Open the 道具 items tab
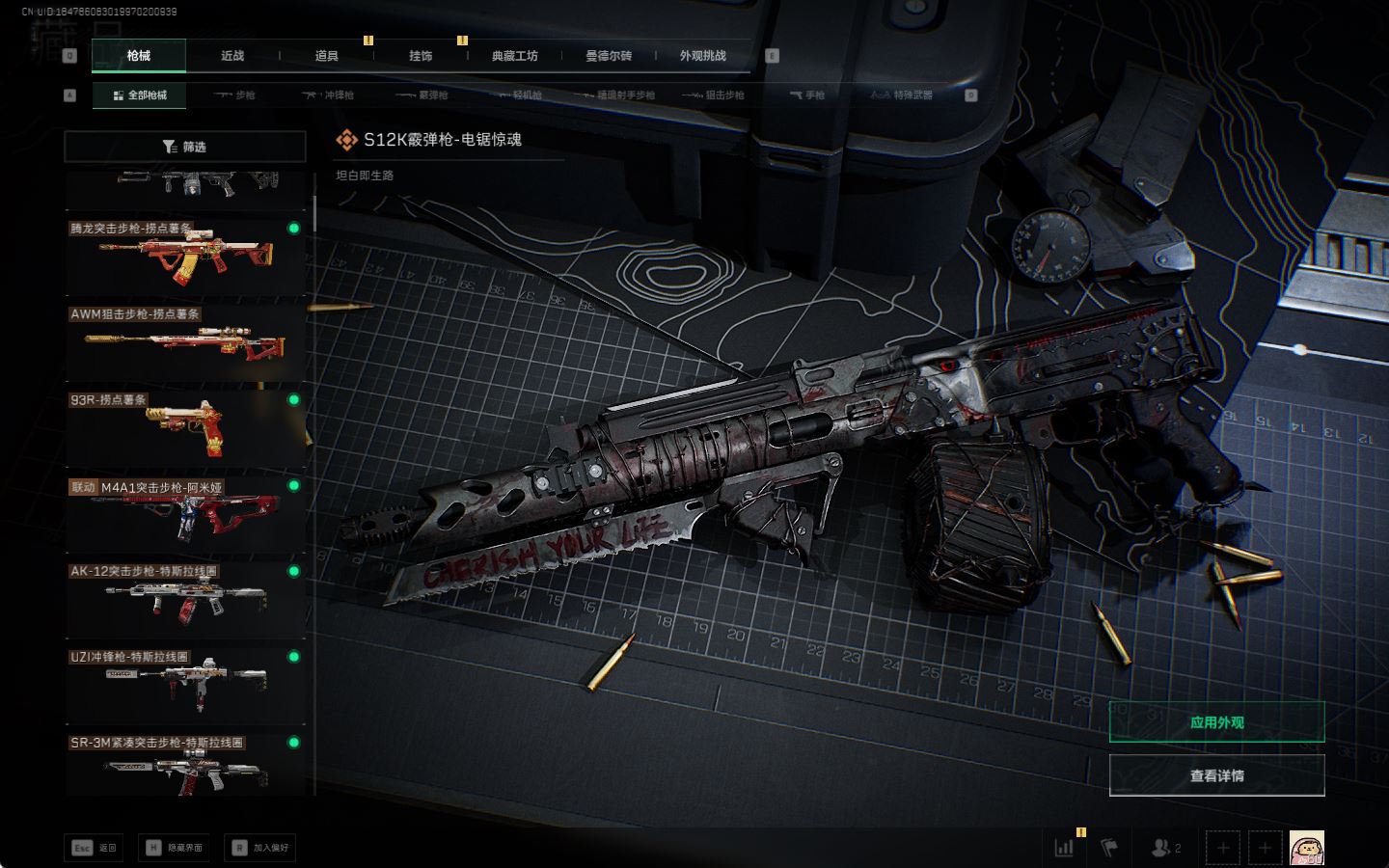 pos(326,56)
